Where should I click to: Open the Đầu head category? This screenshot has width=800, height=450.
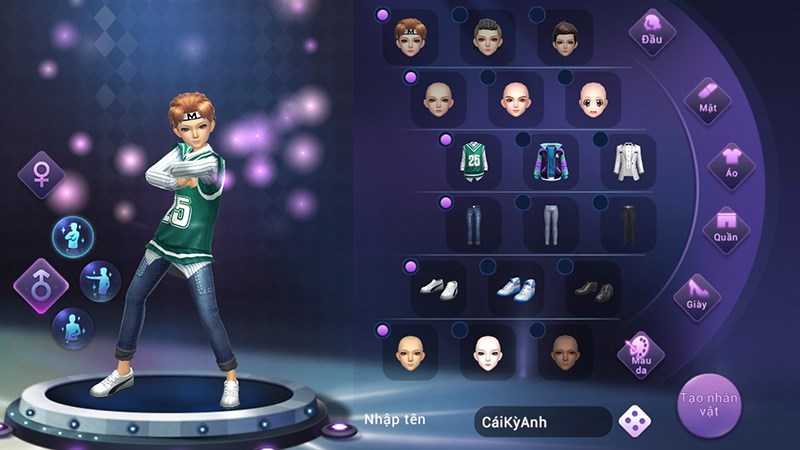(652, 32)
